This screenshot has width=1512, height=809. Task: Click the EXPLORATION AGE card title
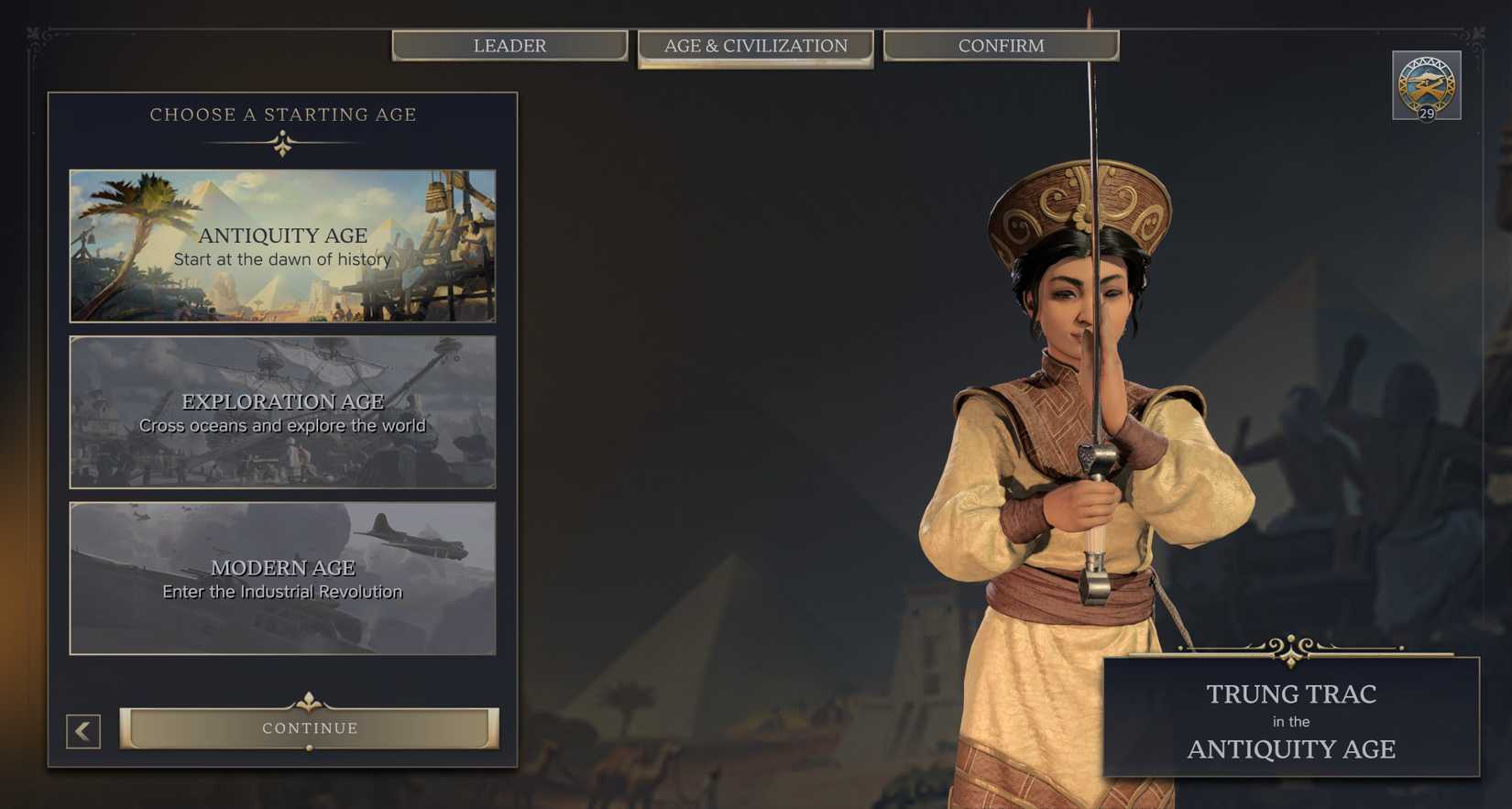[x=282, y=401]
